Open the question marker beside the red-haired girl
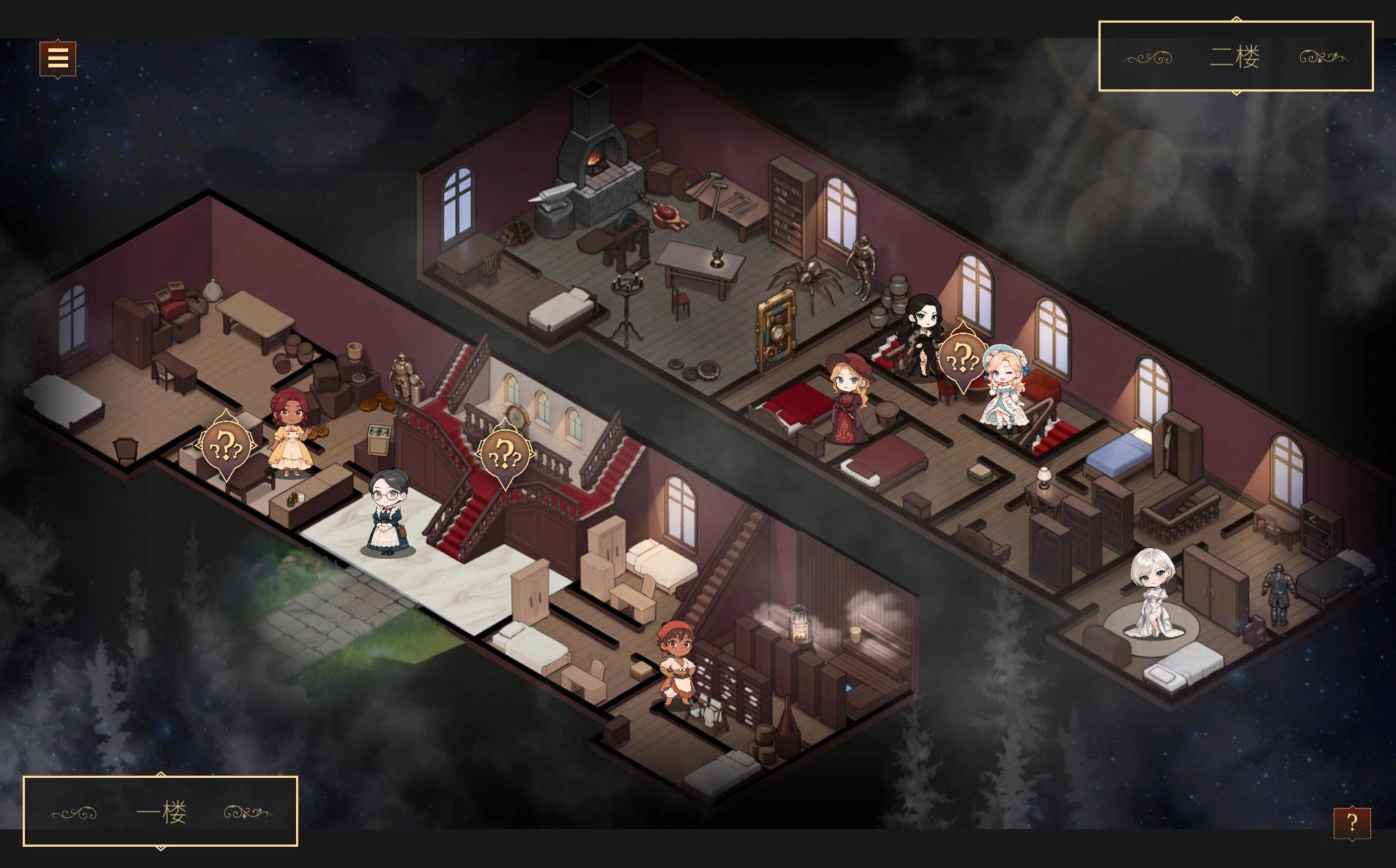Viewport: 1396px width, 868px height. 226,445
